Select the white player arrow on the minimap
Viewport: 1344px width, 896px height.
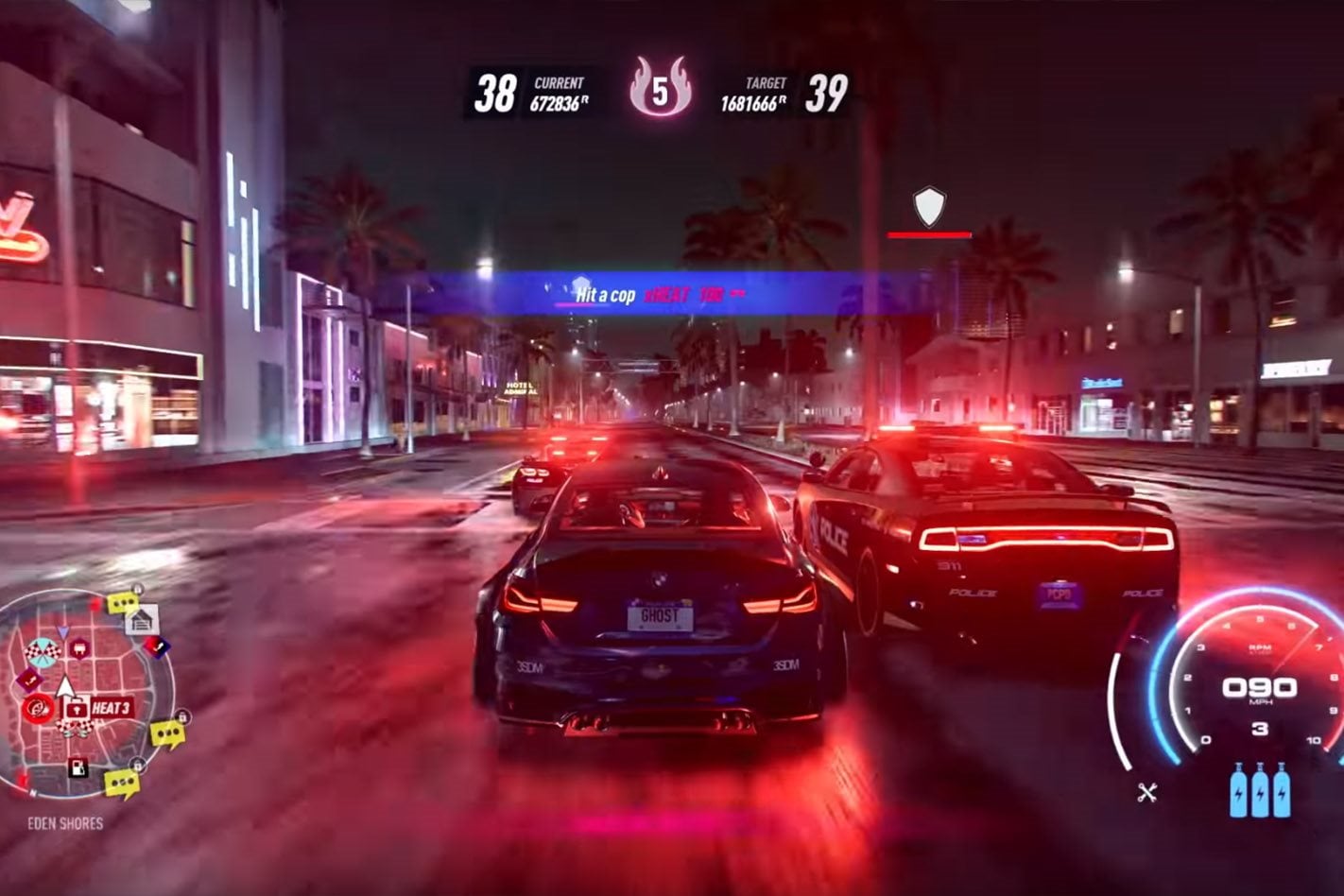point(65,686)
